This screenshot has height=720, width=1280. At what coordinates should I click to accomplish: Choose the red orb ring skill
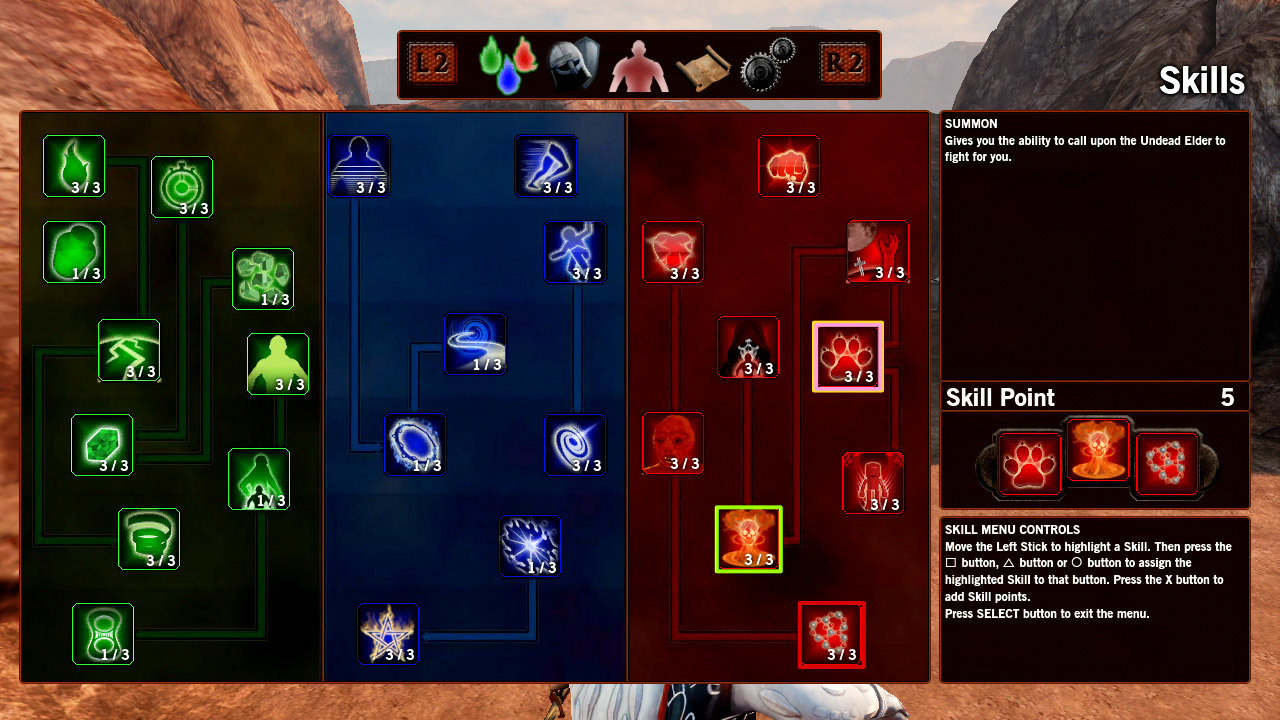click(x=831, y=634)
